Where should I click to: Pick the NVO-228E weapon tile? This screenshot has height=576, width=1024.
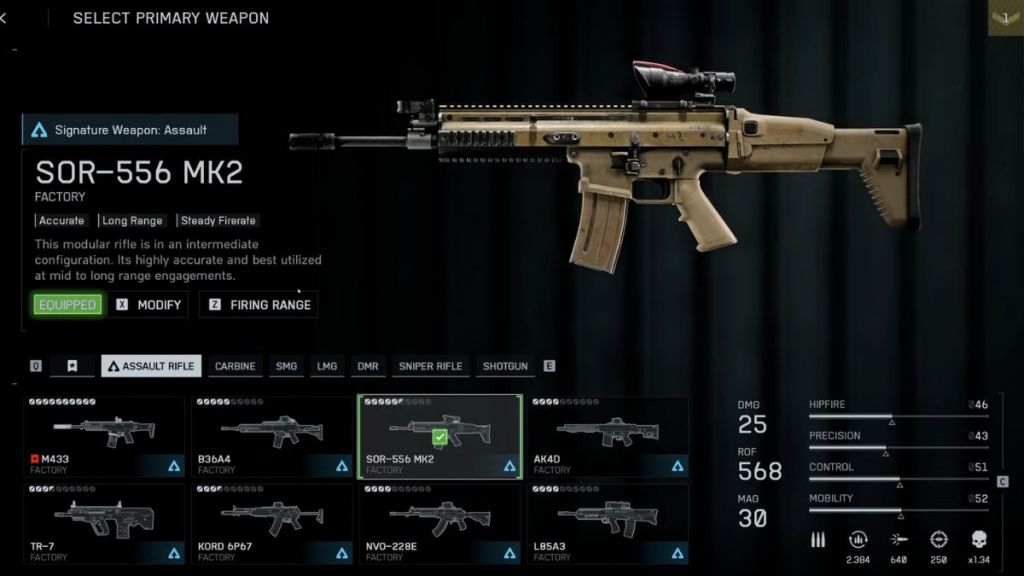(x=440, y=522)
